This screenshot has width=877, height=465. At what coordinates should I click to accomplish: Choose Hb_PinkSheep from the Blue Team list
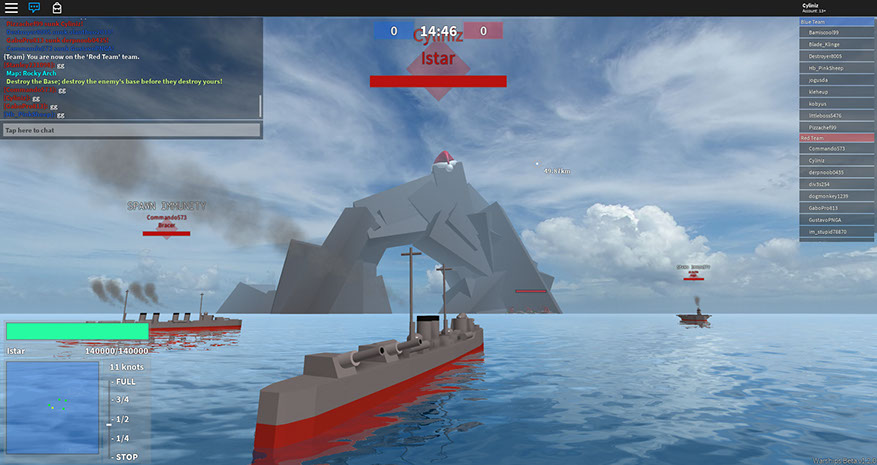coord(836,68)
